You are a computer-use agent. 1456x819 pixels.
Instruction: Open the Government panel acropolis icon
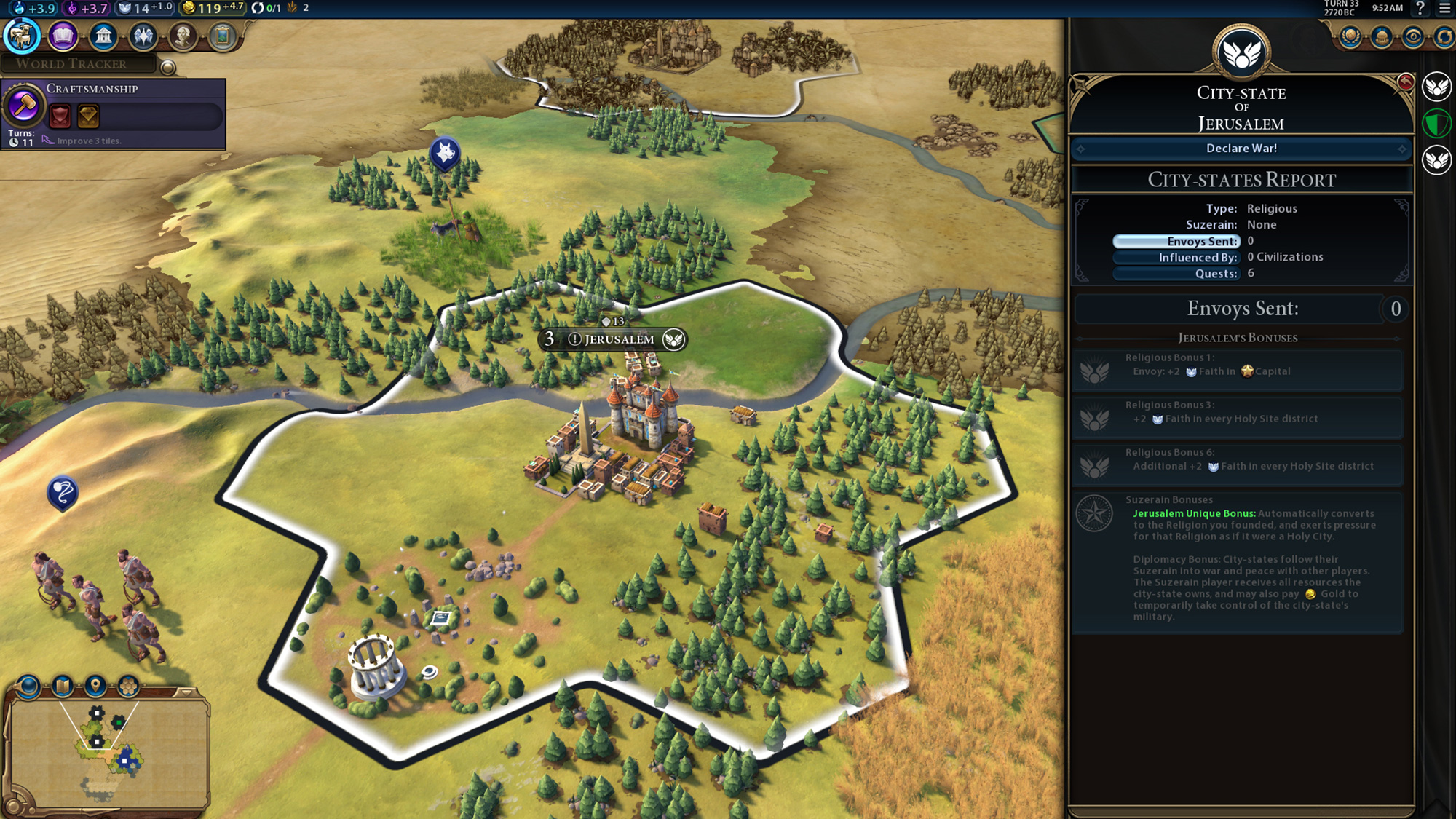coord(105,36)
